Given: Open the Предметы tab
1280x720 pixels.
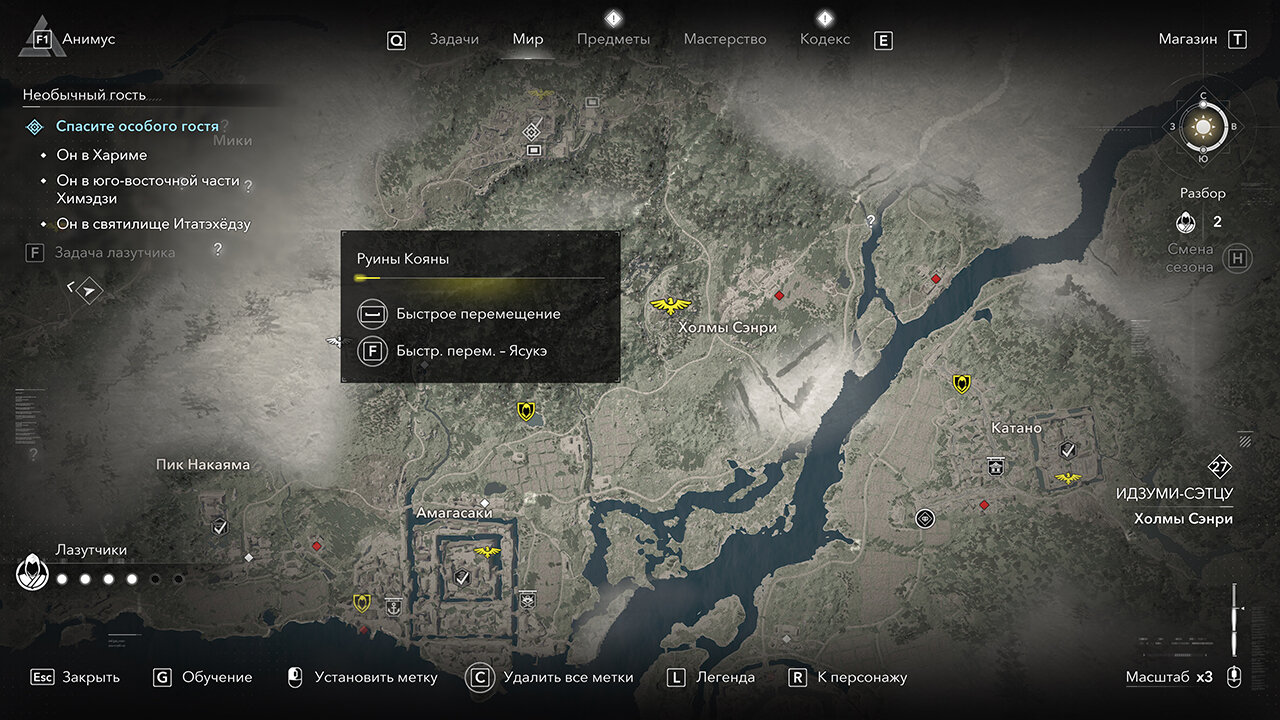Looking at the screenshot, I should click(x=613, y=39).
